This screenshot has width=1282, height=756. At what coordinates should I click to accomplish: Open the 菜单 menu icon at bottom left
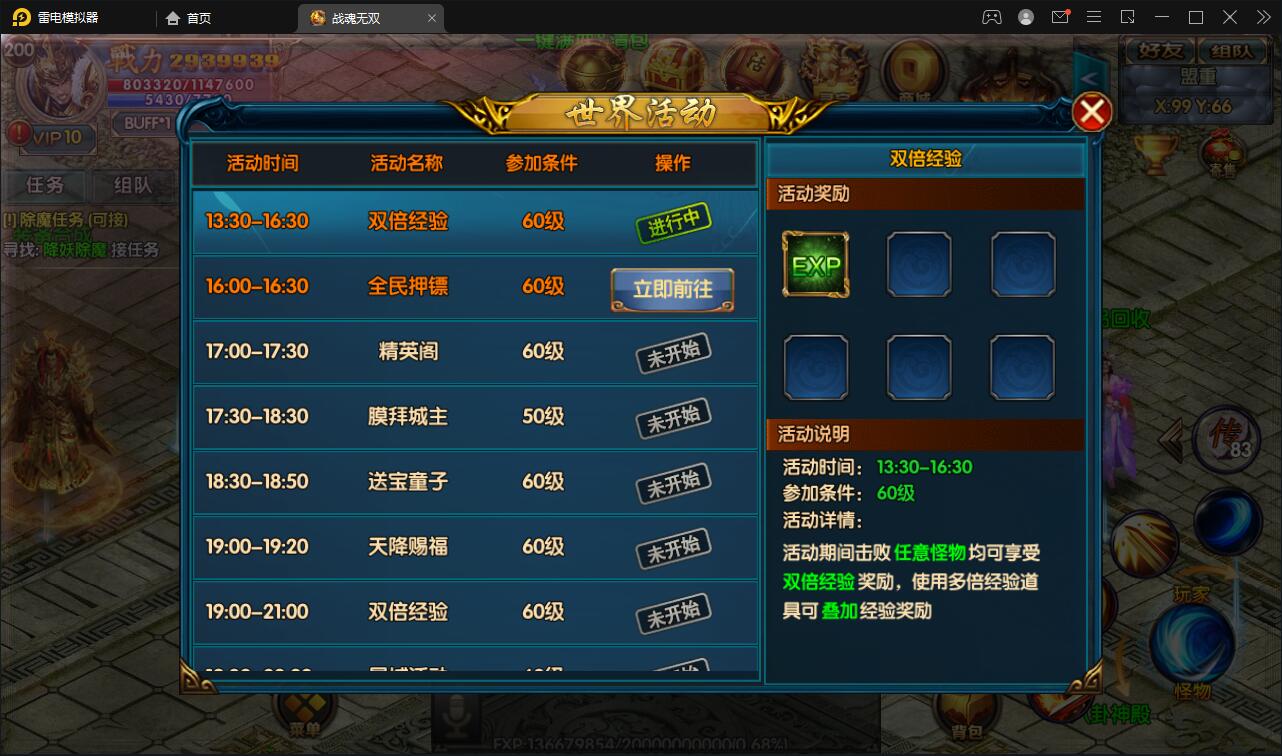pos(305,710)
